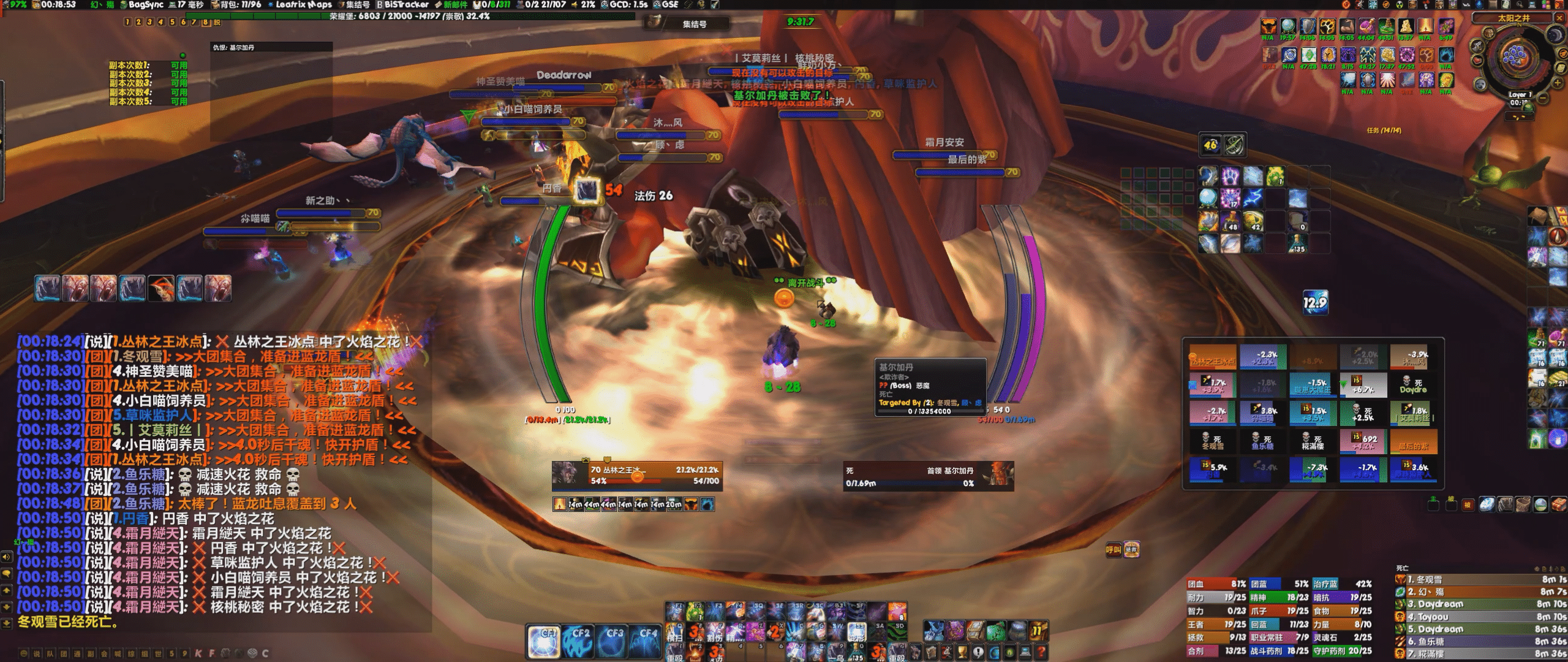Click the 呼叫 call button
Image resolution: width=1568 pixels, height=662 pixels.
[x=1113, y=550]
